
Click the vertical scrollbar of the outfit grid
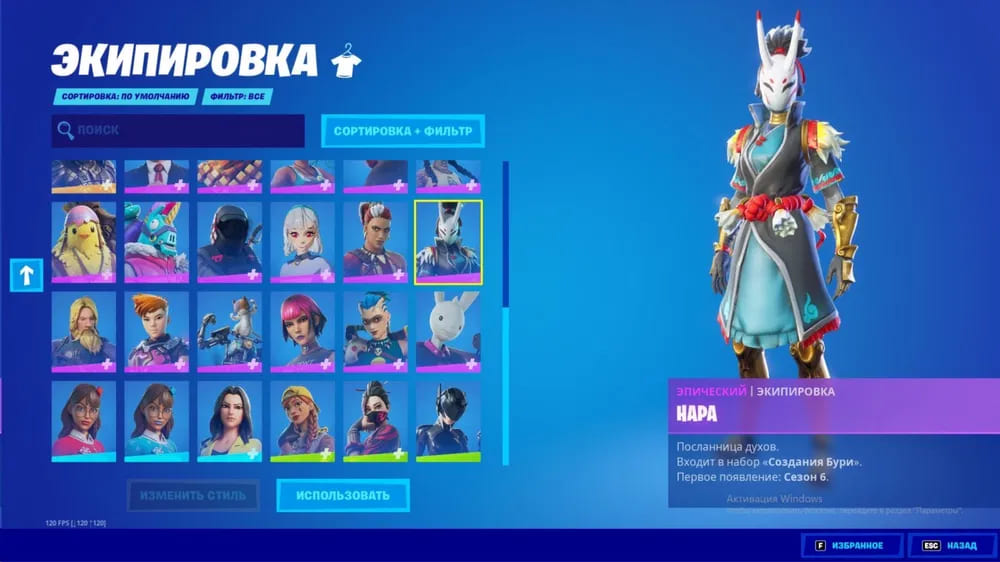[x=505, y=312]
